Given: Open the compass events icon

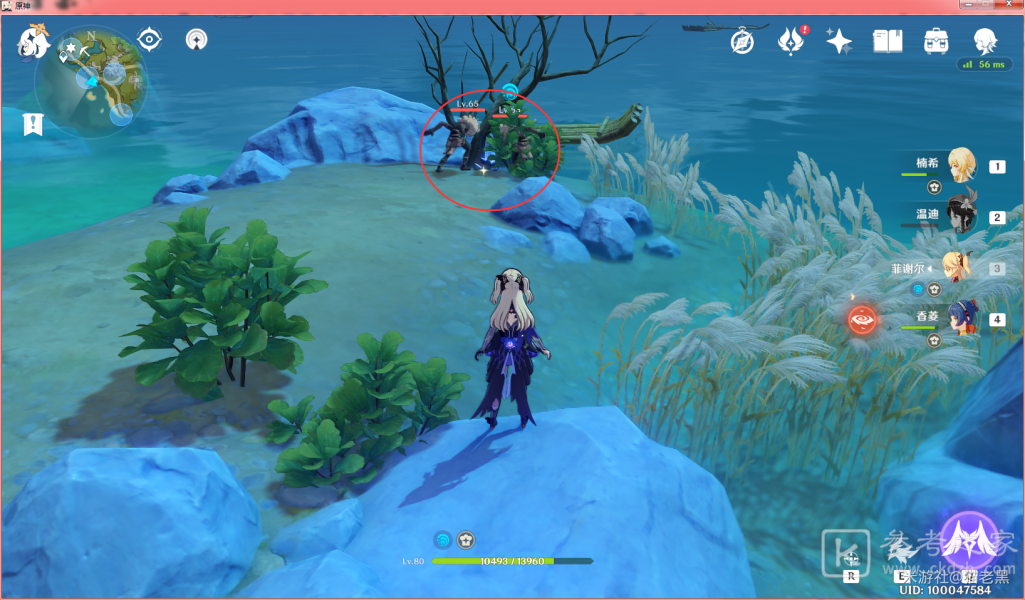Looking at the screenshot, I should pos(742,42).
